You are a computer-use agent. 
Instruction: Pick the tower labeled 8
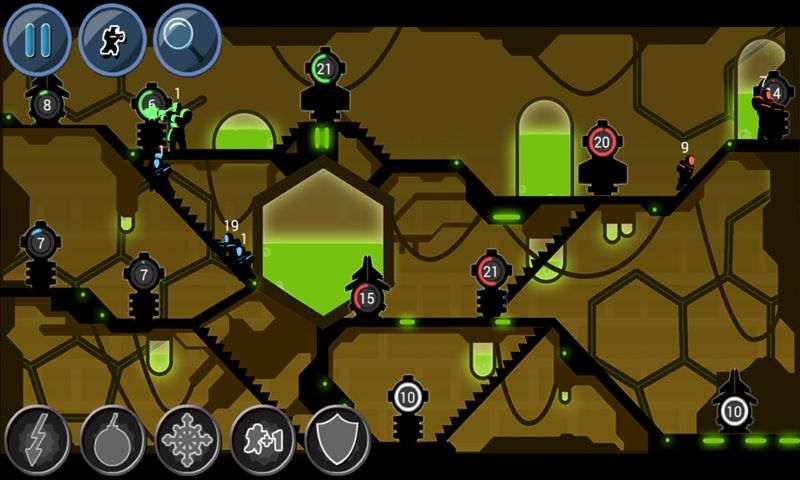click(46, 103)
